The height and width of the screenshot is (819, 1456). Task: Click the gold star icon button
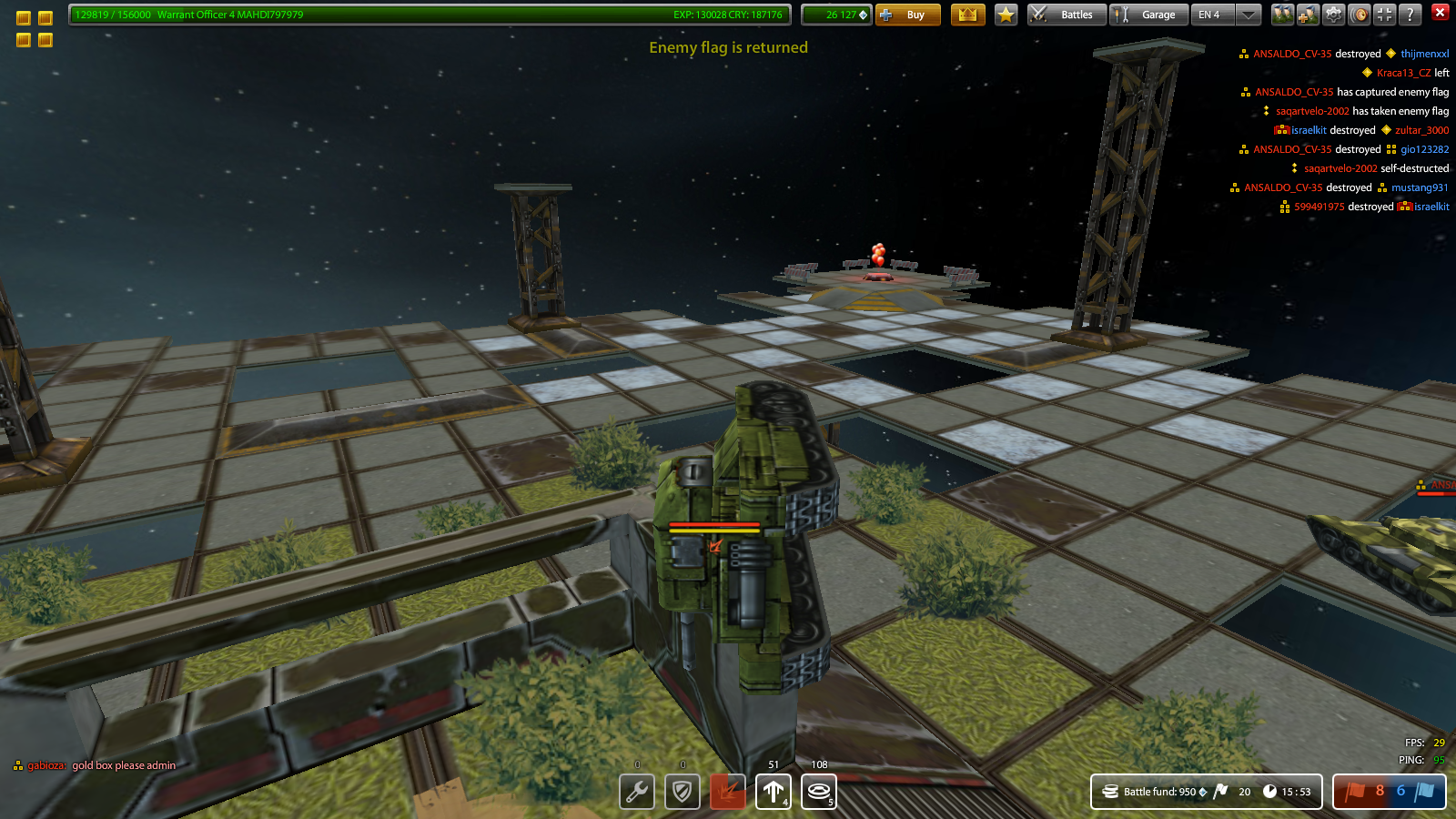pyautogui.click(x=1006, y=15)
